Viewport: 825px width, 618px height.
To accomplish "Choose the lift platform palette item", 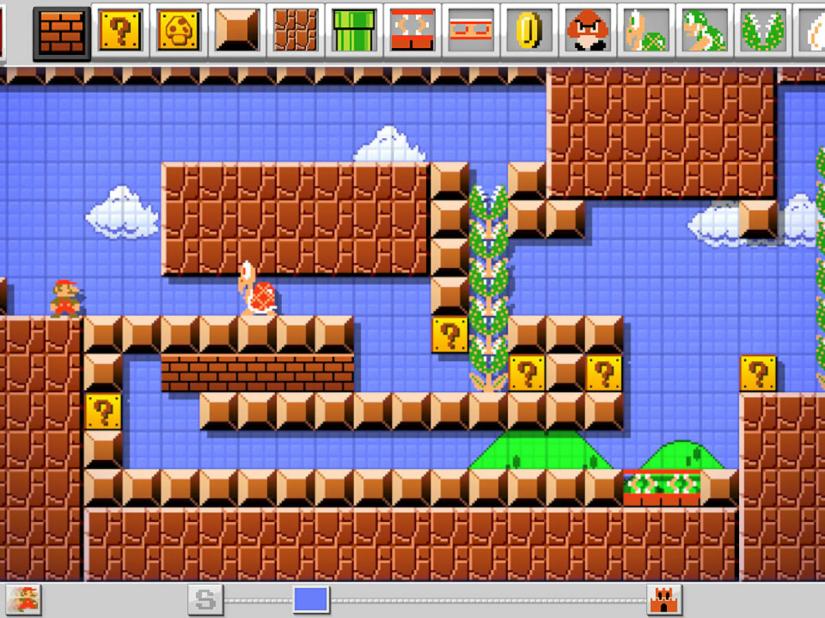I will 470,31.
